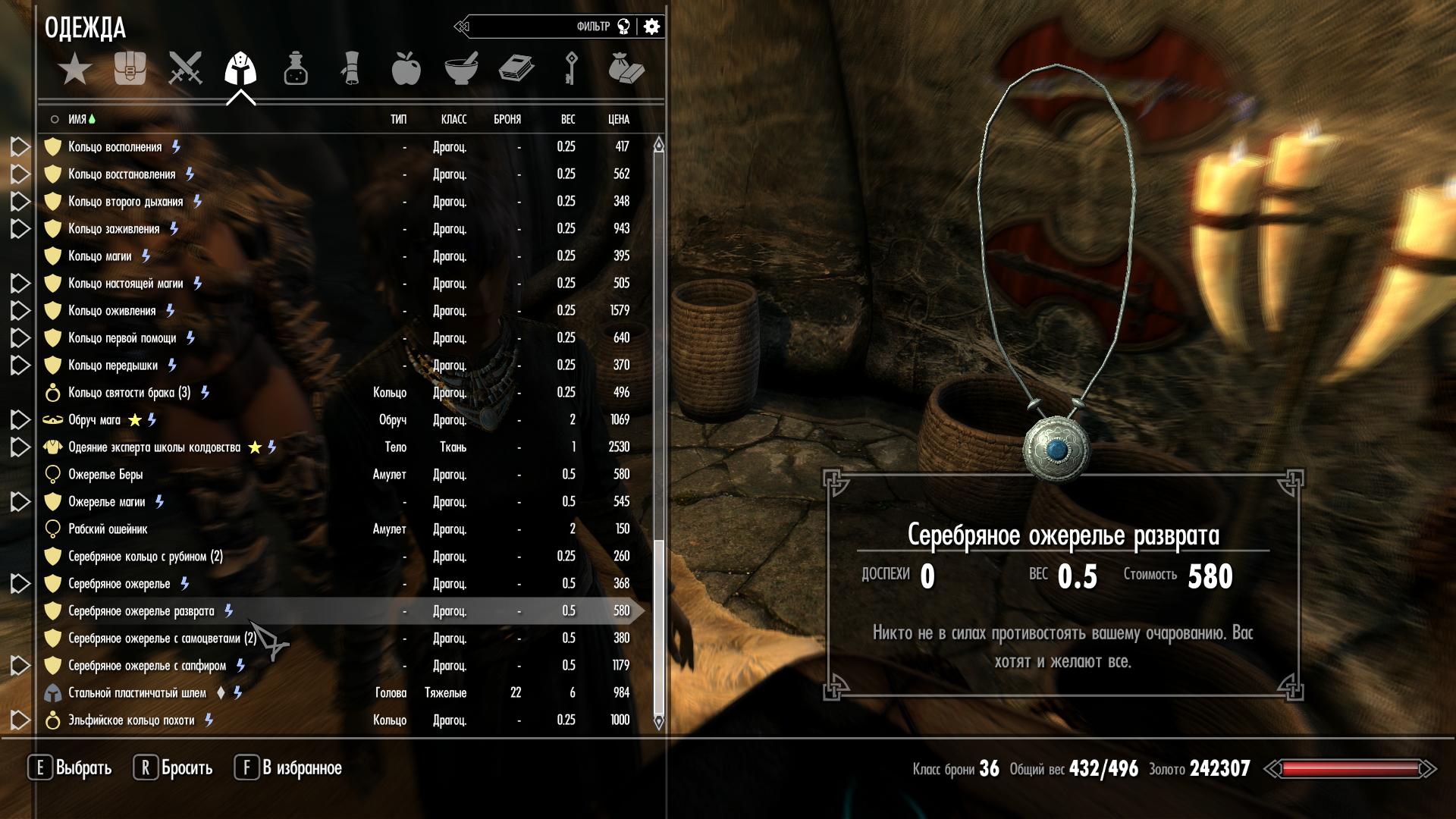Choose Эльфийское кольцо похоти row
The width and height of the screenshot is (1456, 819).
tap(131, 720)
